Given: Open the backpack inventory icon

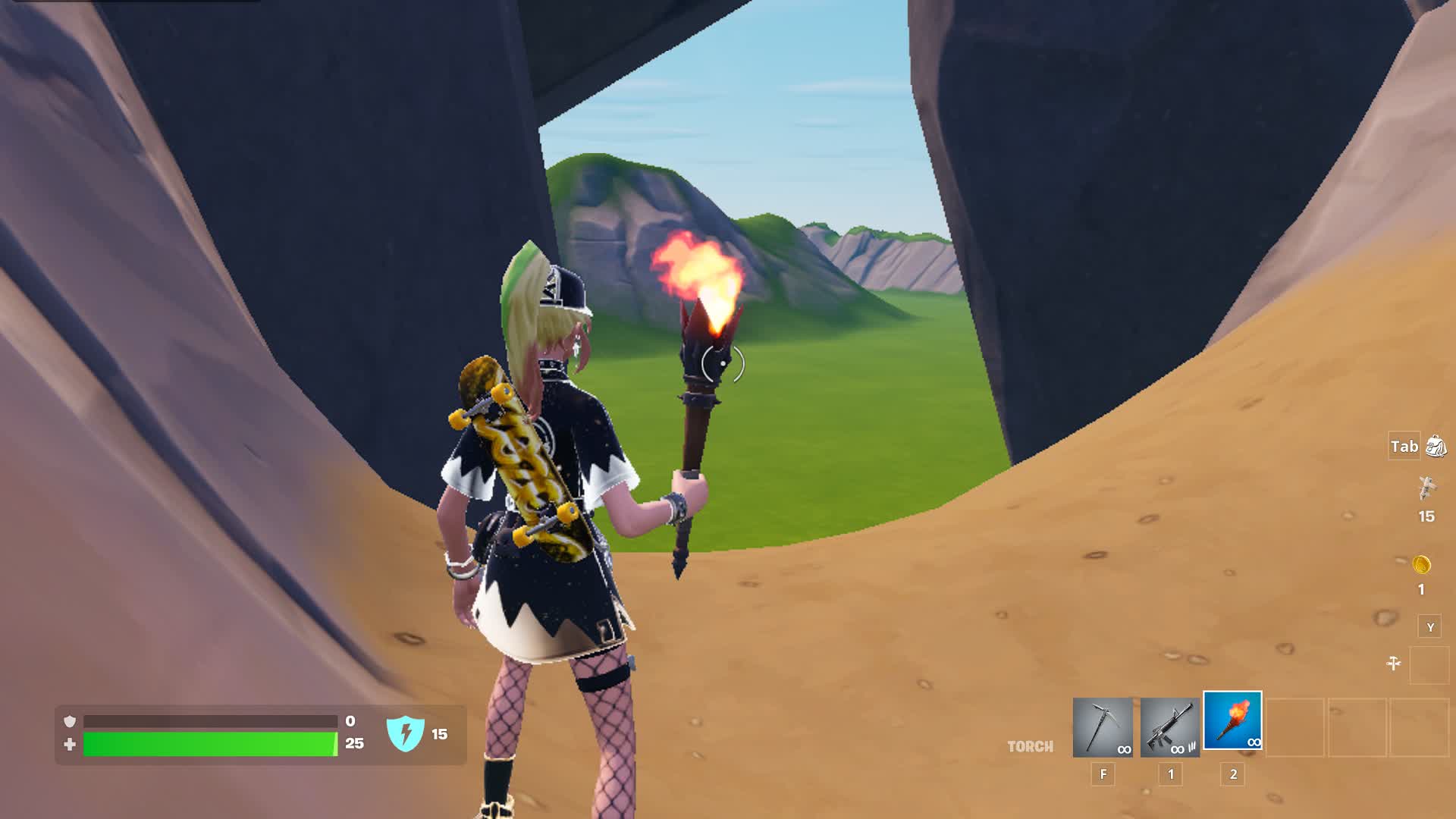Looking at the screenshot, I should tap(1437, 447).
